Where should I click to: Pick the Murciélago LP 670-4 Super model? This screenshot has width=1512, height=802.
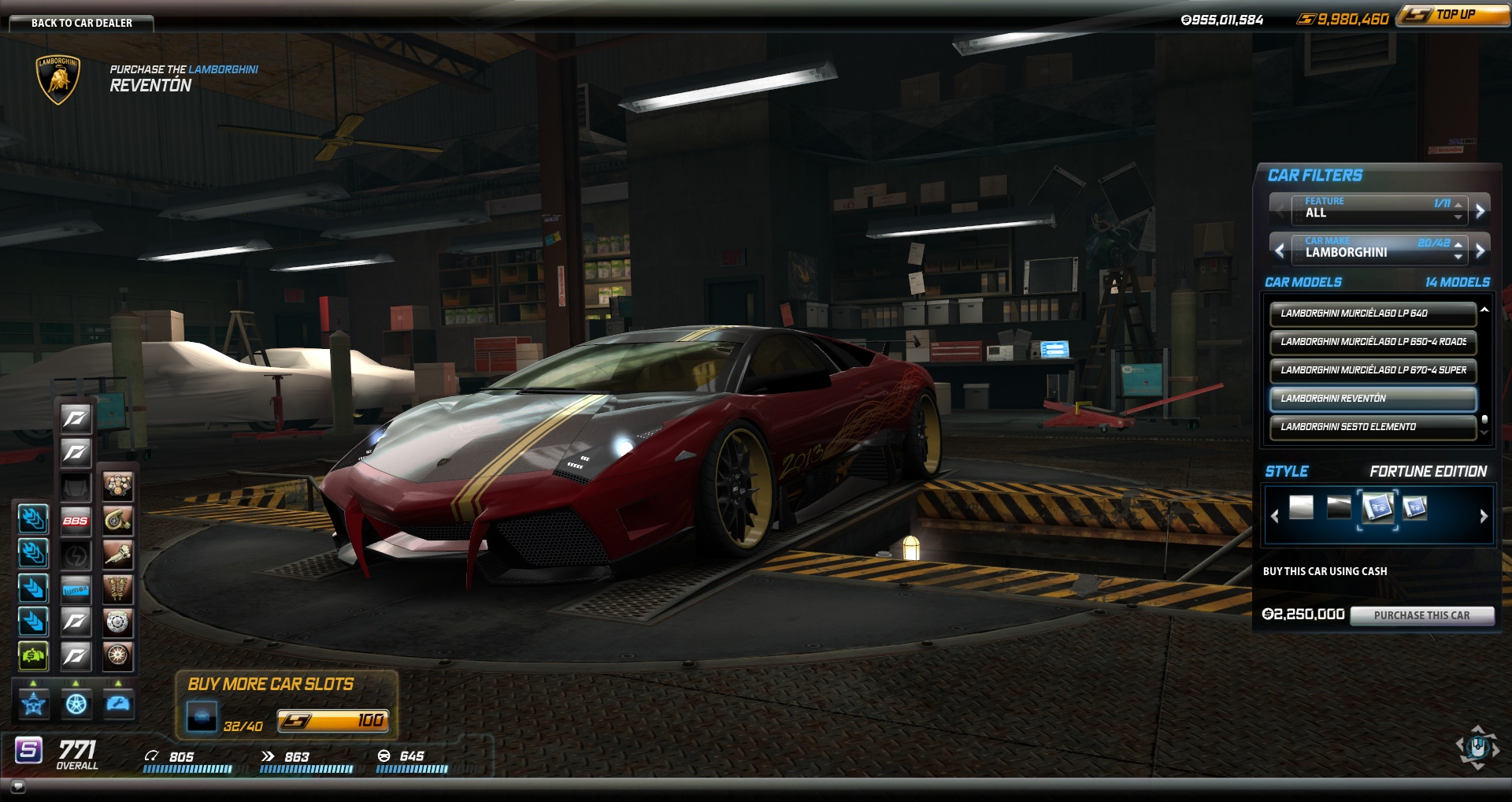[x=1372, y=370]
